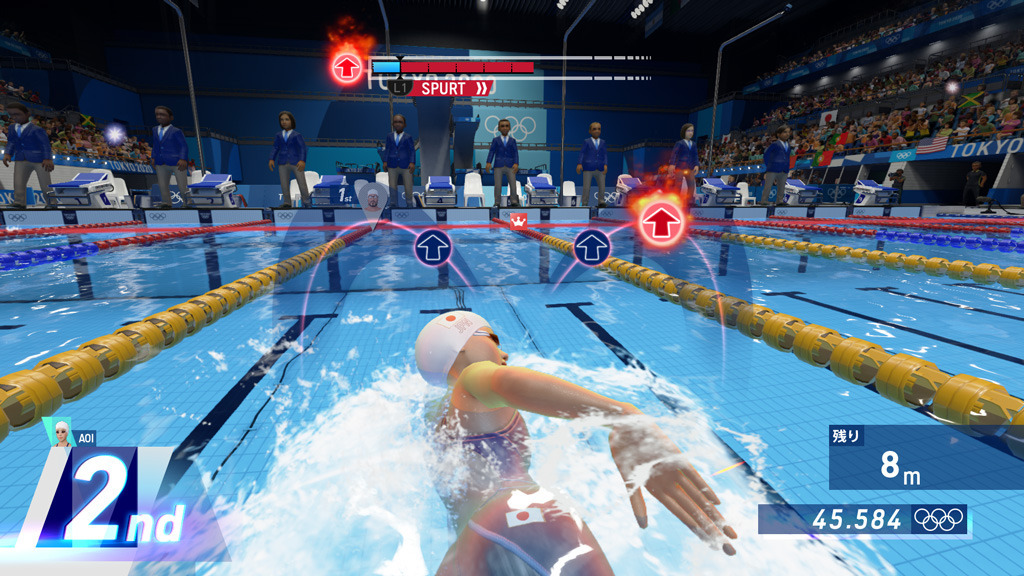Click the flaming arrow icon beside the spurt gauge
1024x576 pixels.
point(347,67)
